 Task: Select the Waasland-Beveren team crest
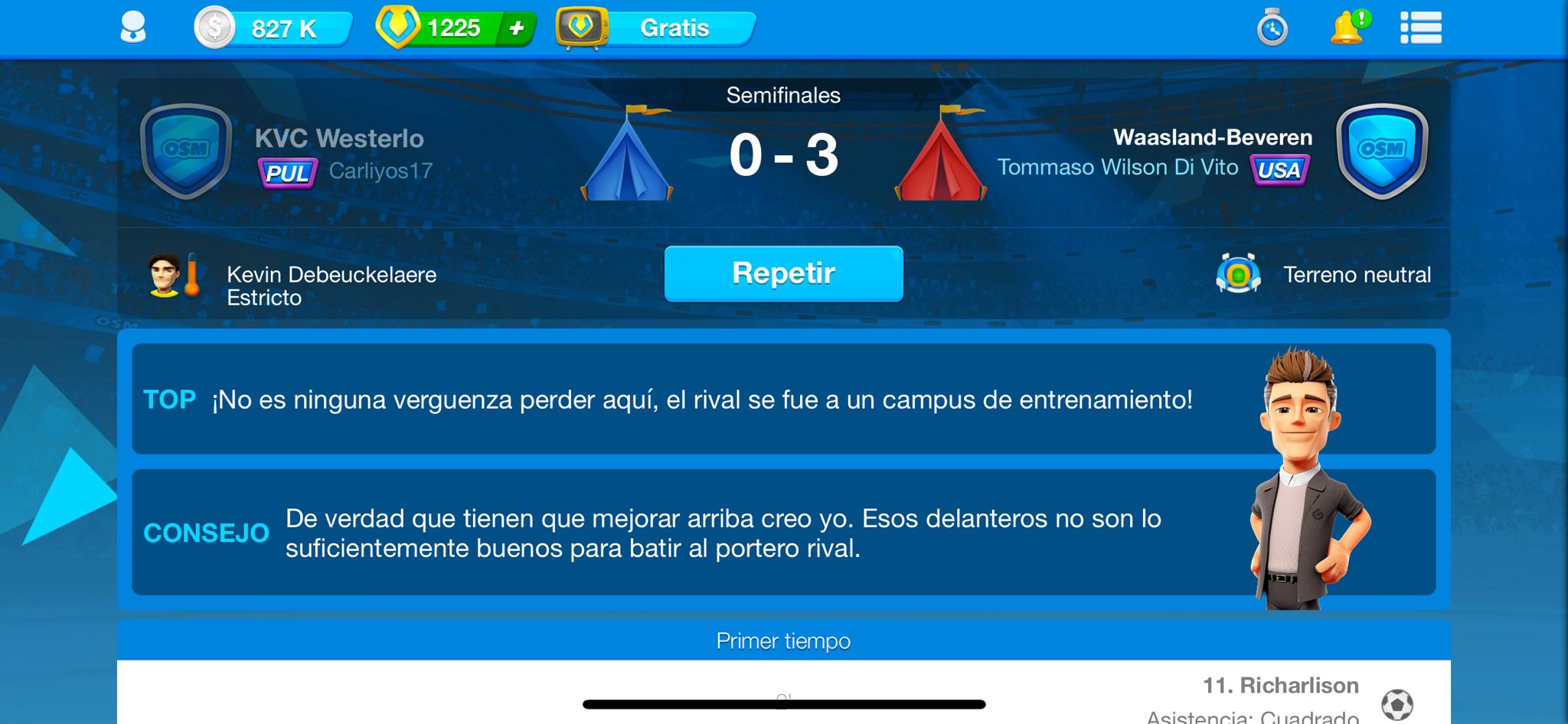[x=1382, y=151]
